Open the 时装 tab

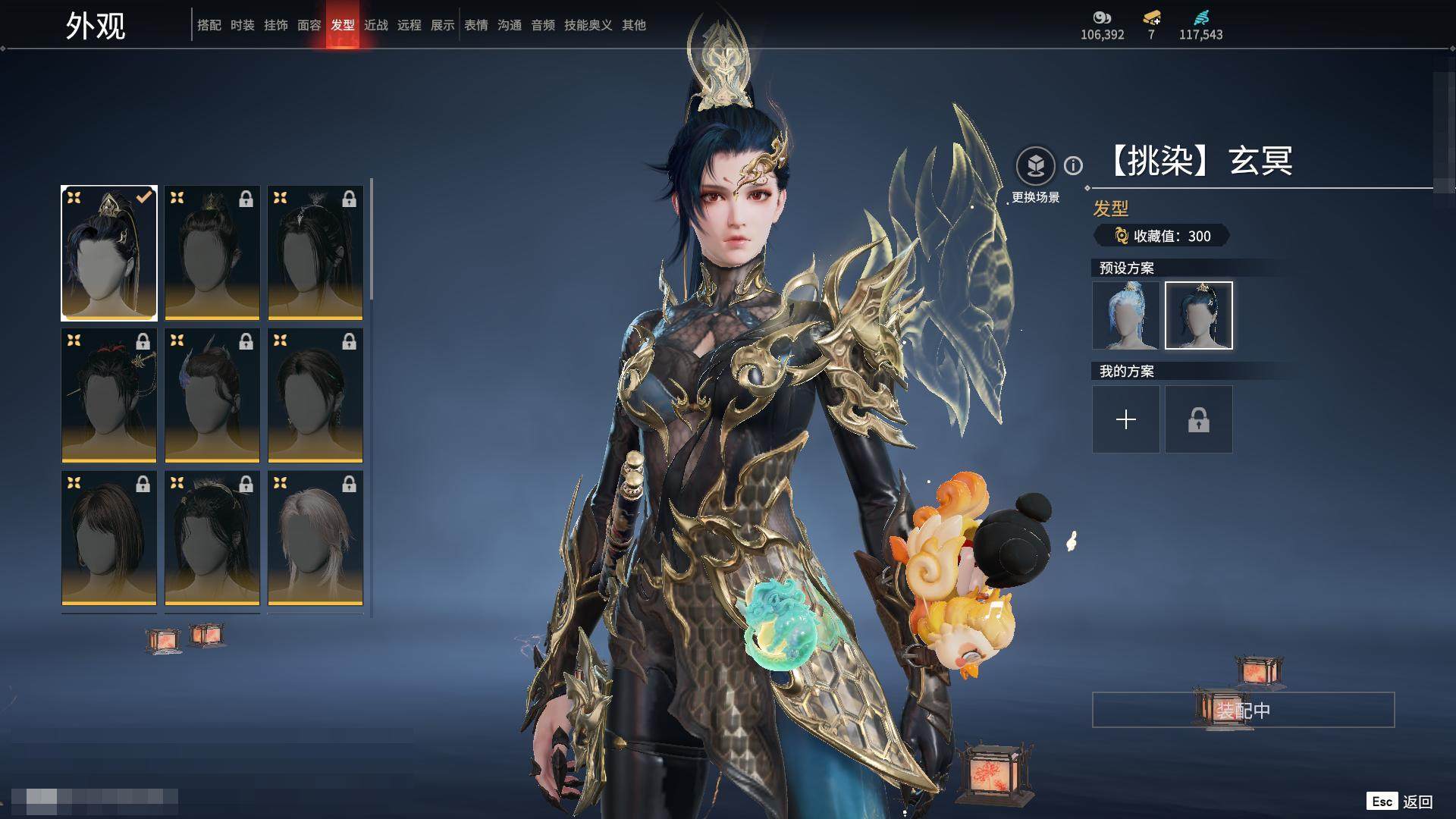click(x=243, y=25)
